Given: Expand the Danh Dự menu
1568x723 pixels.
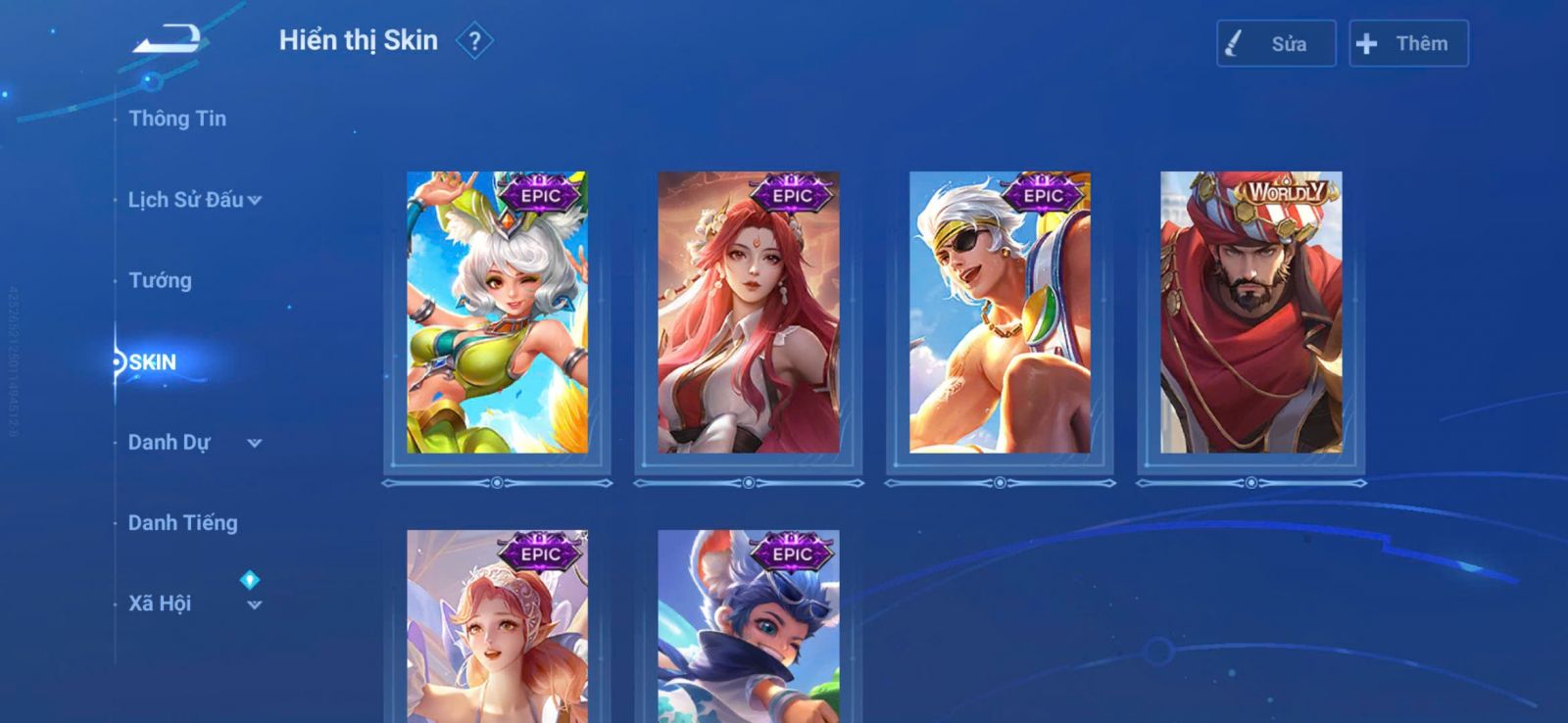Looking at the screenshot, I should pos(194,443).
